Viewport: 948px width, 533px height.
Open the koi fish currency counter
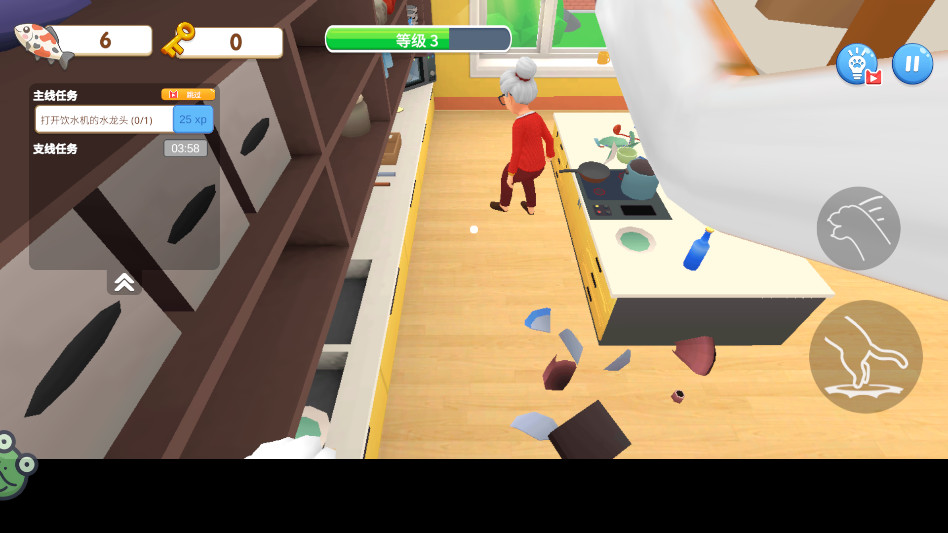pos(85,41)
